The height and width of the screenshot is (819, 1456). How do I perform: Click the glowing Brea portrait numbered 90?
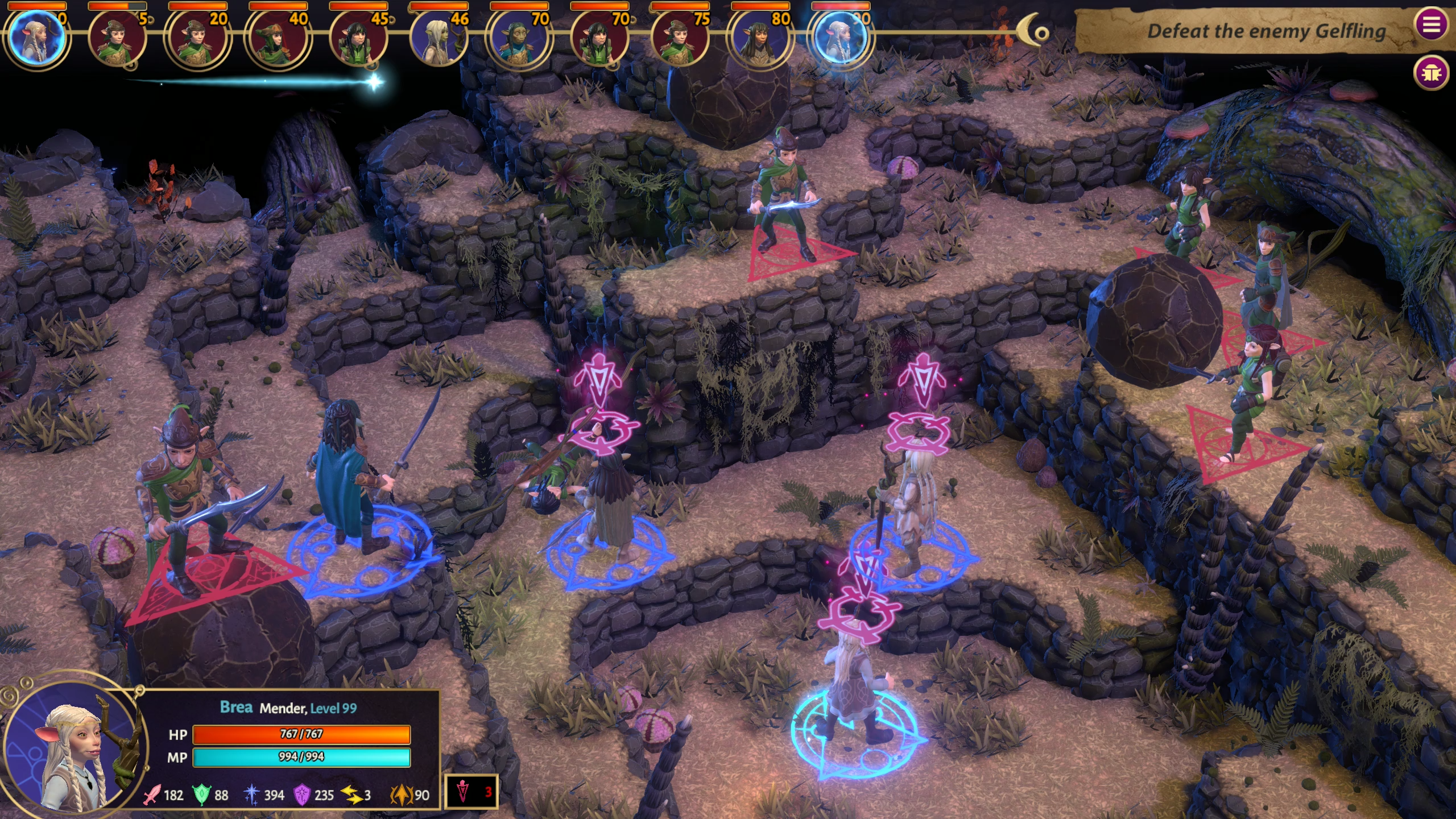click(840, 39)
